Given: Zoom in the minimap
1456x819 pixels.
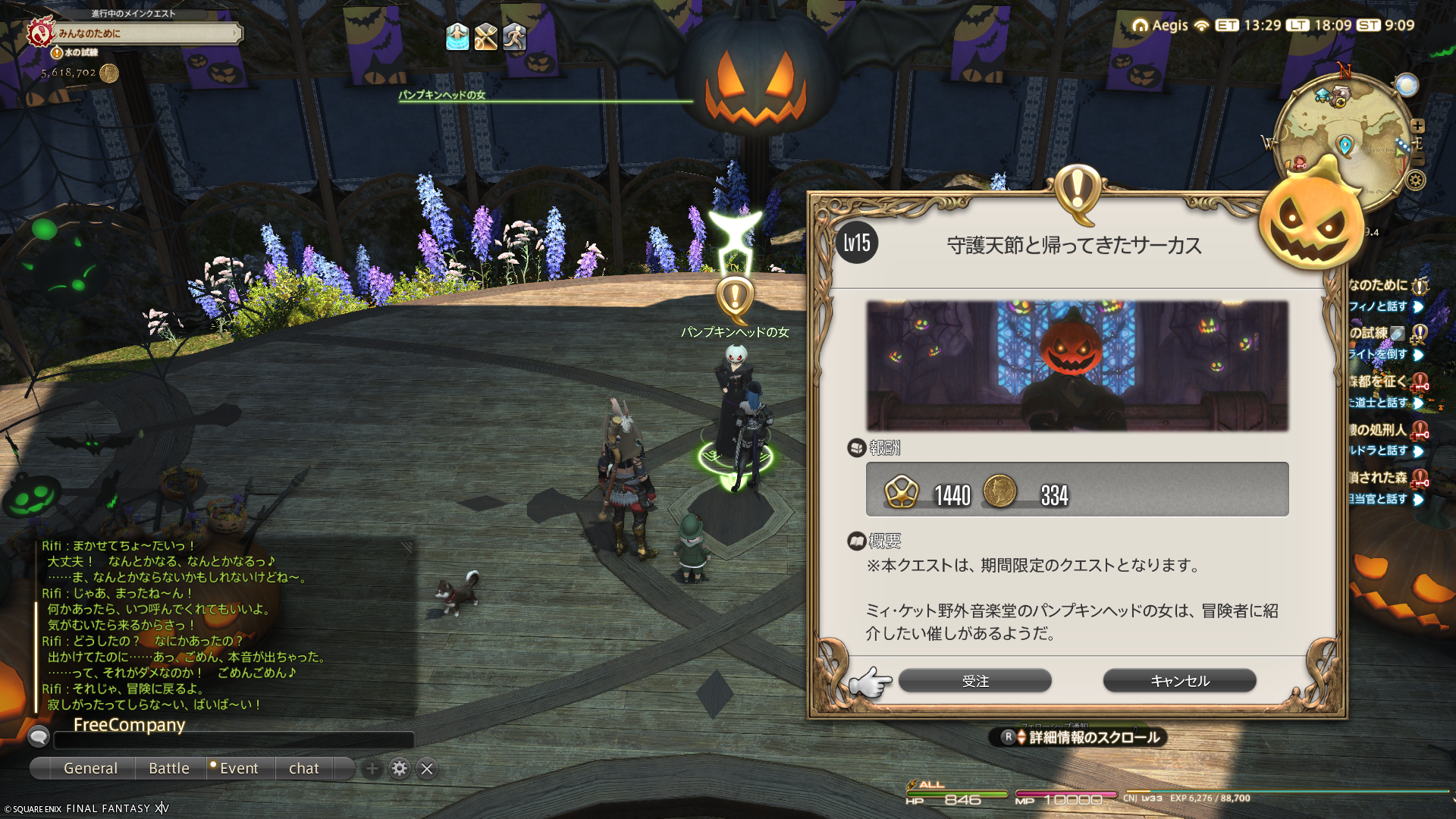Looking at the screenshot, I should [1417, 126].
